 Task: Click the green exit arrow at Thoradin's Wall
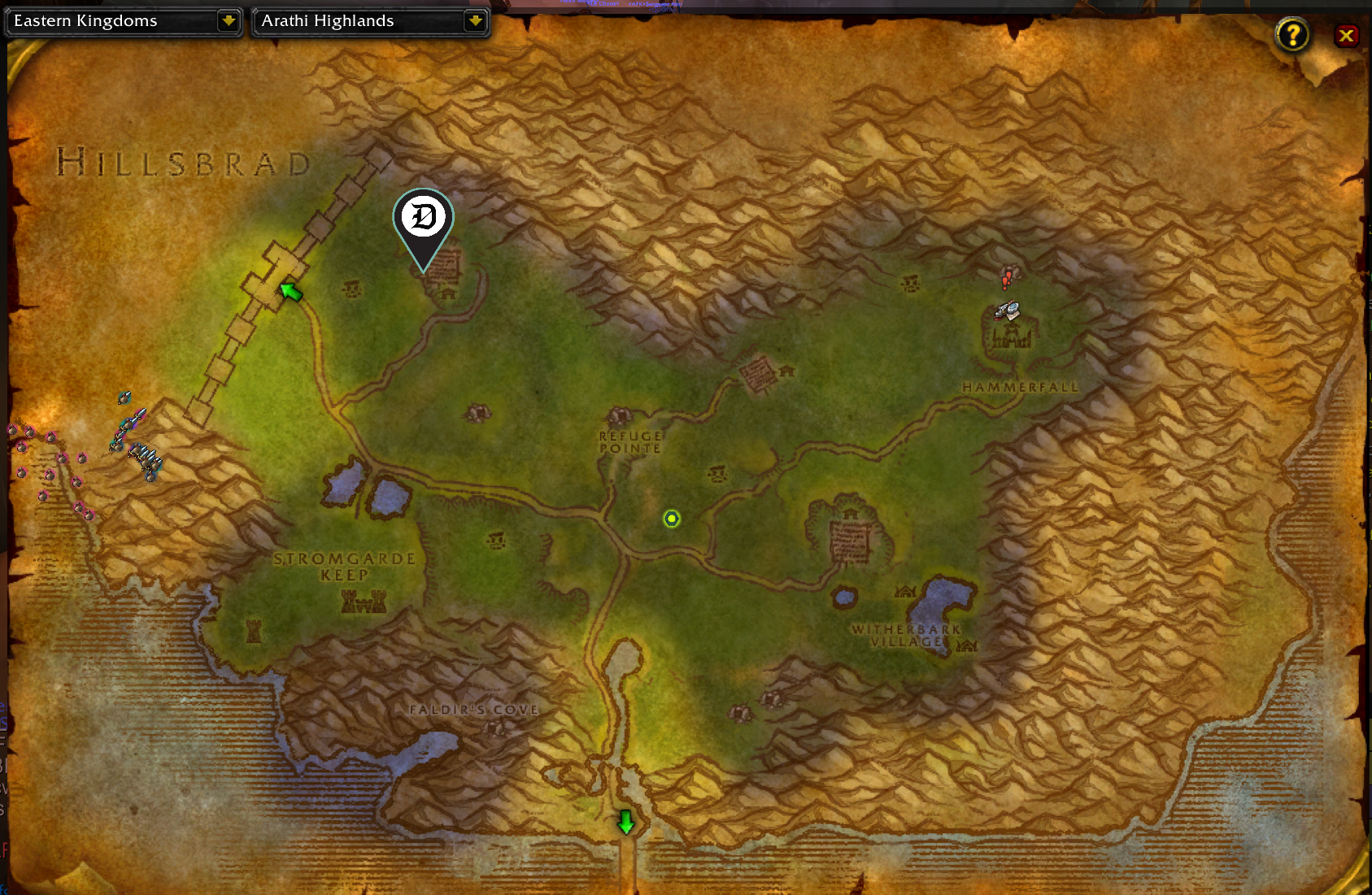(290, 290)
